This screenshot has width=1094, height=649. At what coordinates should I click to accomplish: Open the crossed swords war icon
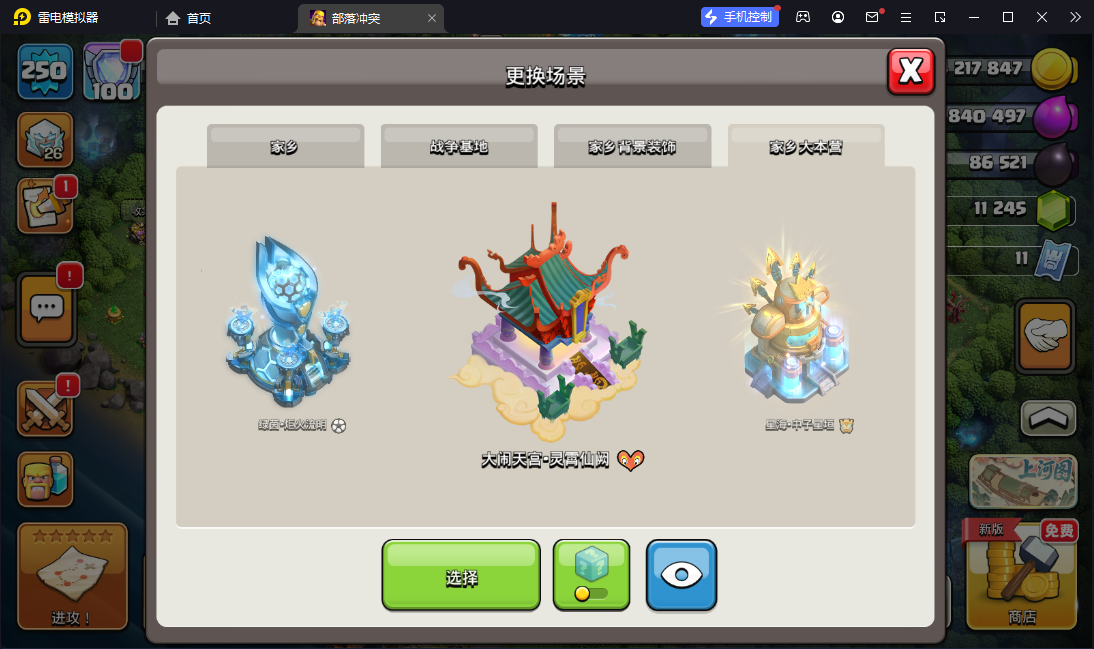[x=45, y=409]
